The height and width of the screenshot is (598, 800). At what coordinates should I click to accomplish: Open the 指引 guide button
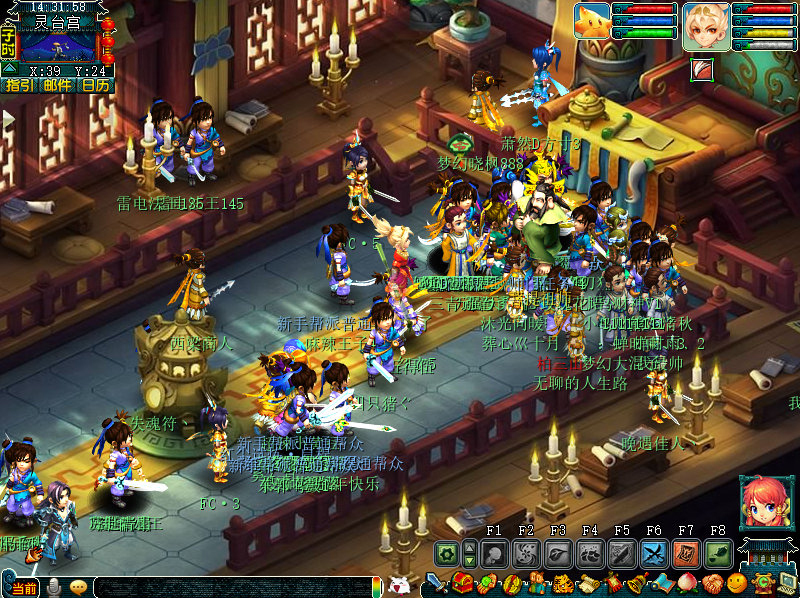pyautogui.click(x=19, y=86)
